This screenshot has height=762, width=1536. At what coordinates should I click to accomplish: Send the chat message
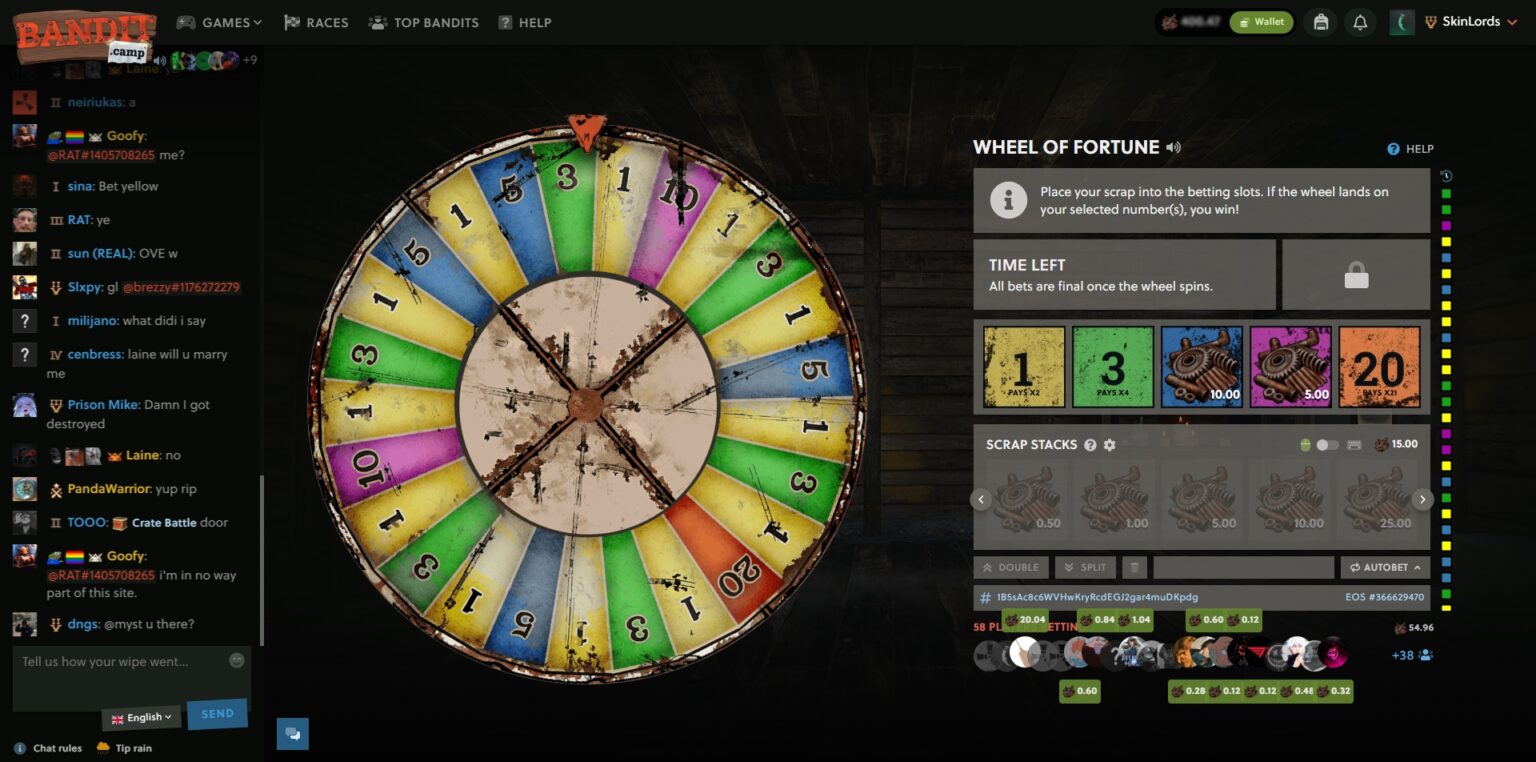pyautogui.click(x=217, y=714)
